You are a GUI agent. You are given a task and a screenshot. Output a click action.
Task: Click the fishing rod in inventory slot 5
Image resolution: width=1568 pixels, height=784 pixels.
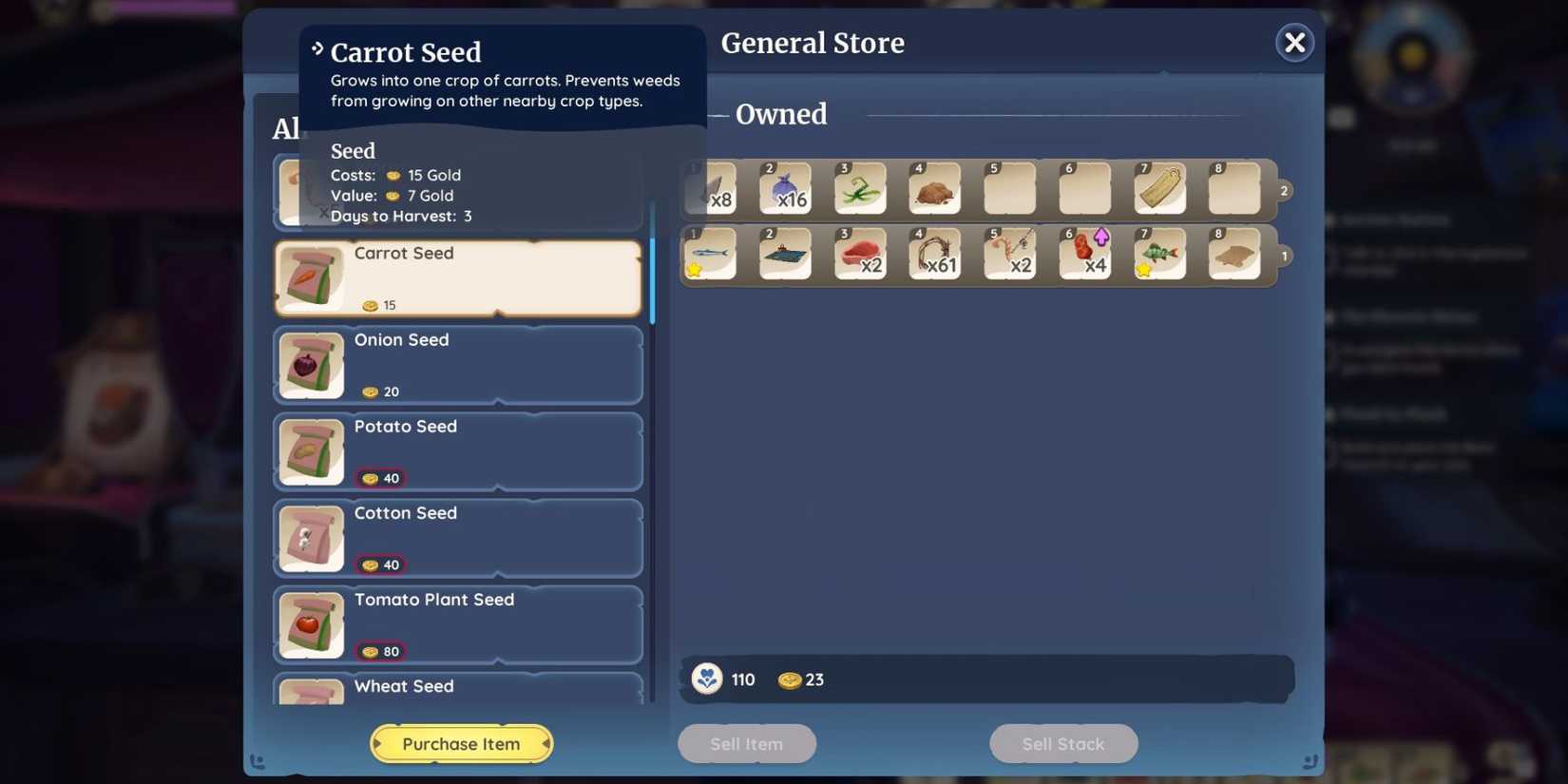point(1010,254)
